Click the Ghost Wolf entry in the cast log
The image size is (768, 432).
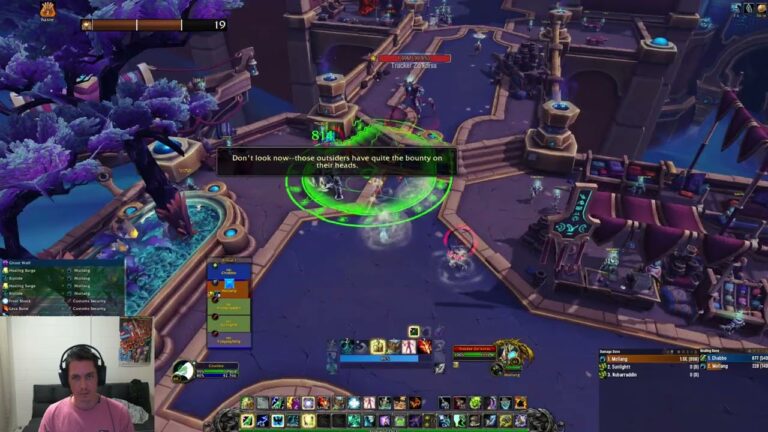[20, 264]
